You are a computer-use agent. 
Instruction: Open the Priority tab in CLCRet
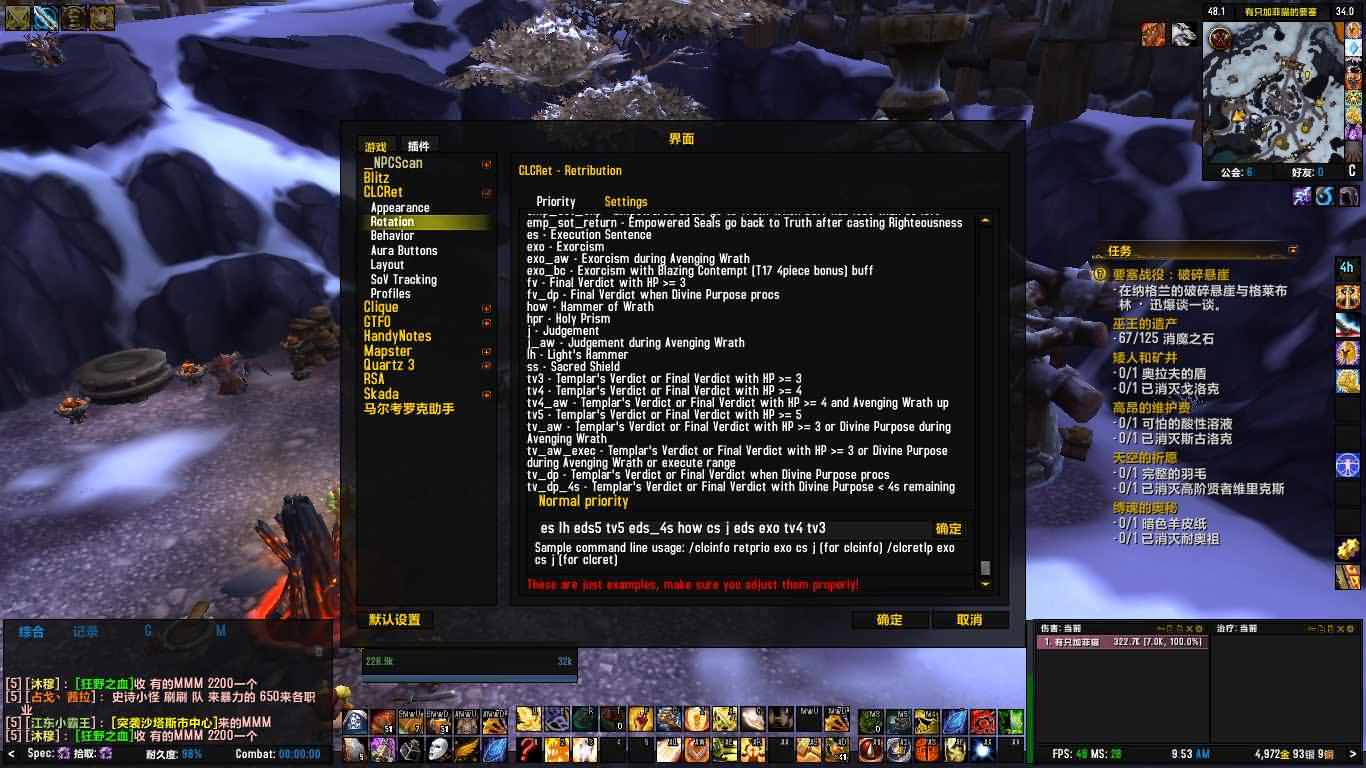tap(555, 201)
